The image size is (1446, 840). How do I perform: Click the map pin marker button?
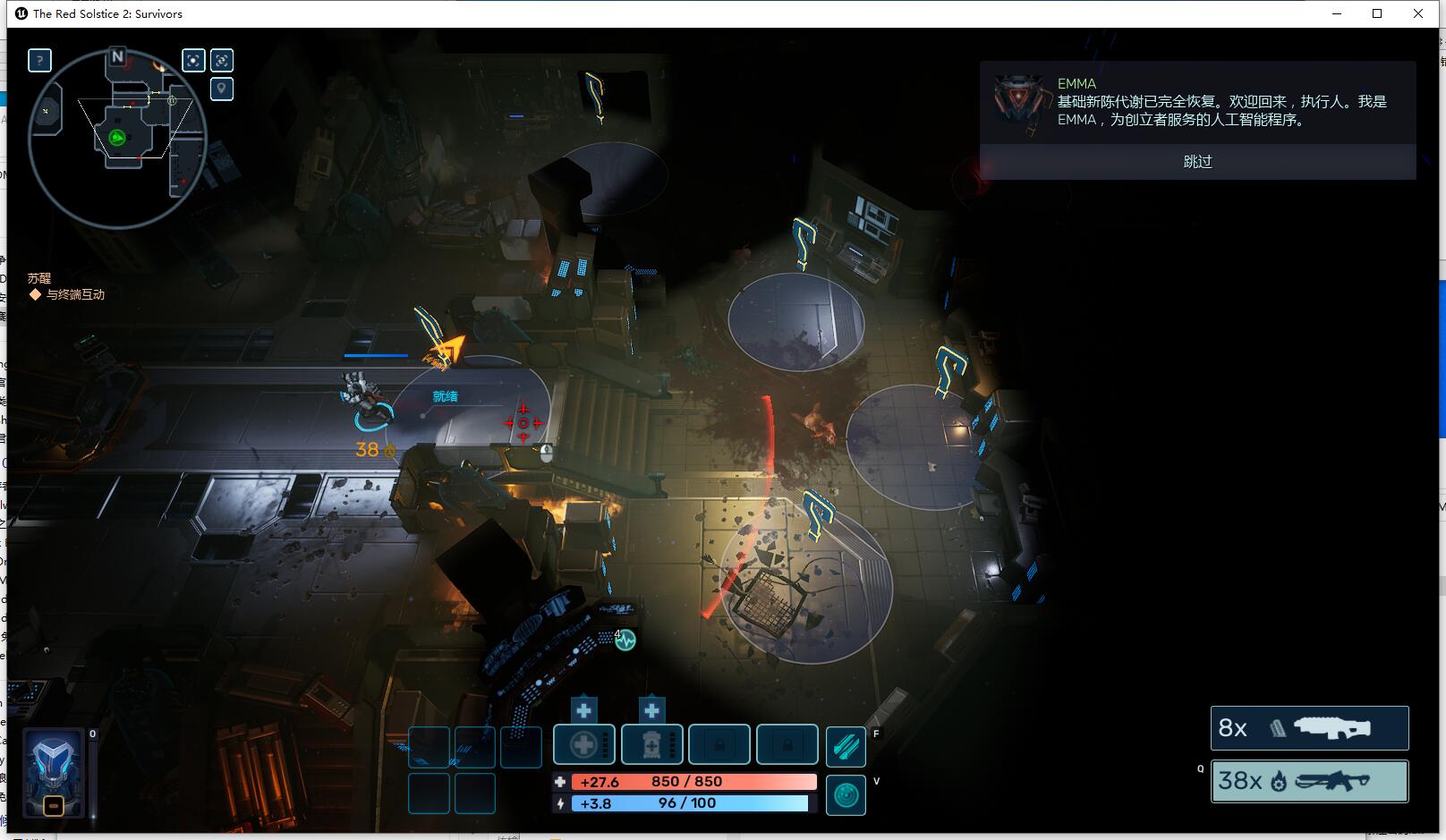222,89
